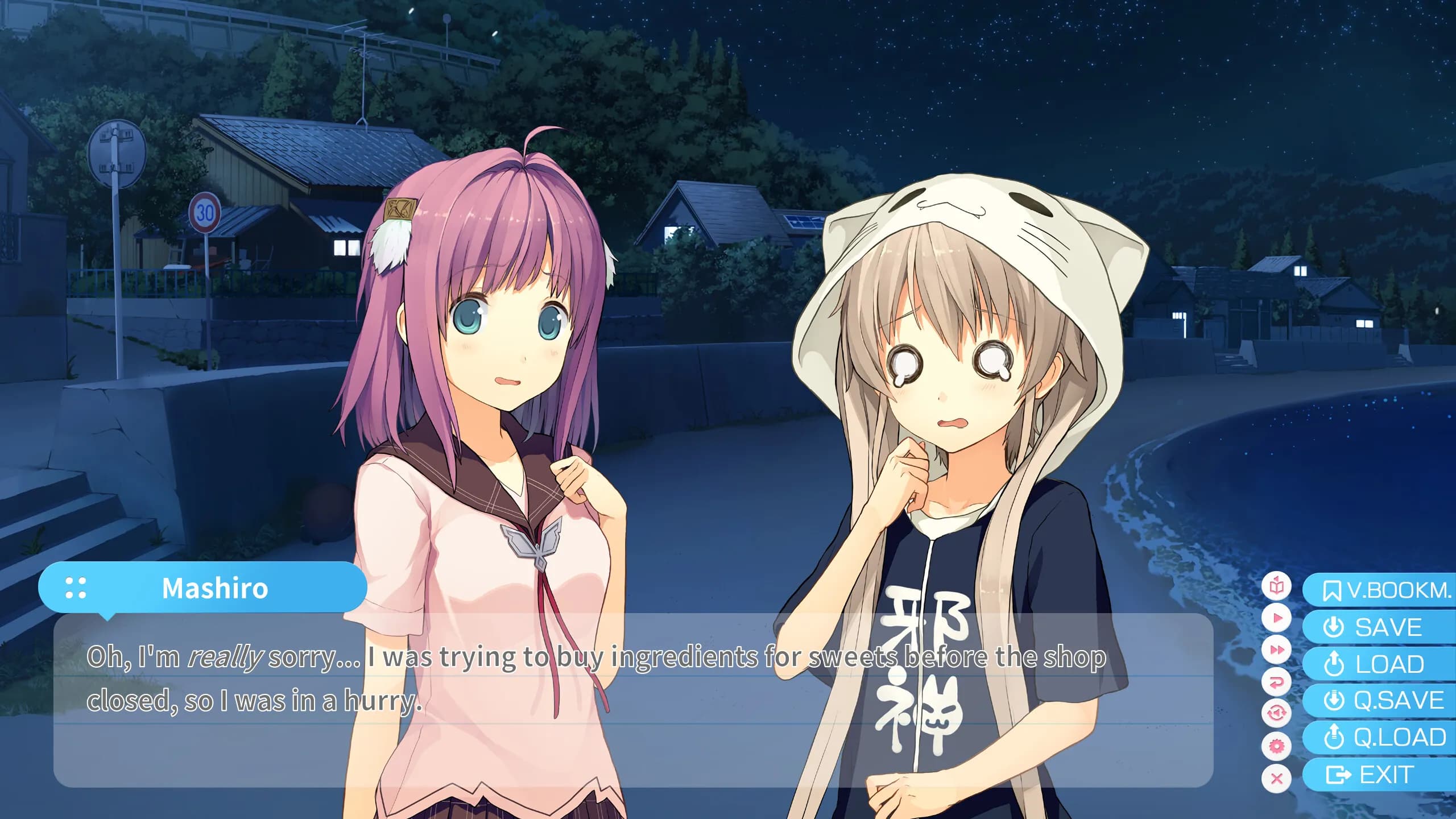Toggle skip mode with the fast-forward icon
The width and height of the screenshot is (1456, 819).
tap(1277, 650)
